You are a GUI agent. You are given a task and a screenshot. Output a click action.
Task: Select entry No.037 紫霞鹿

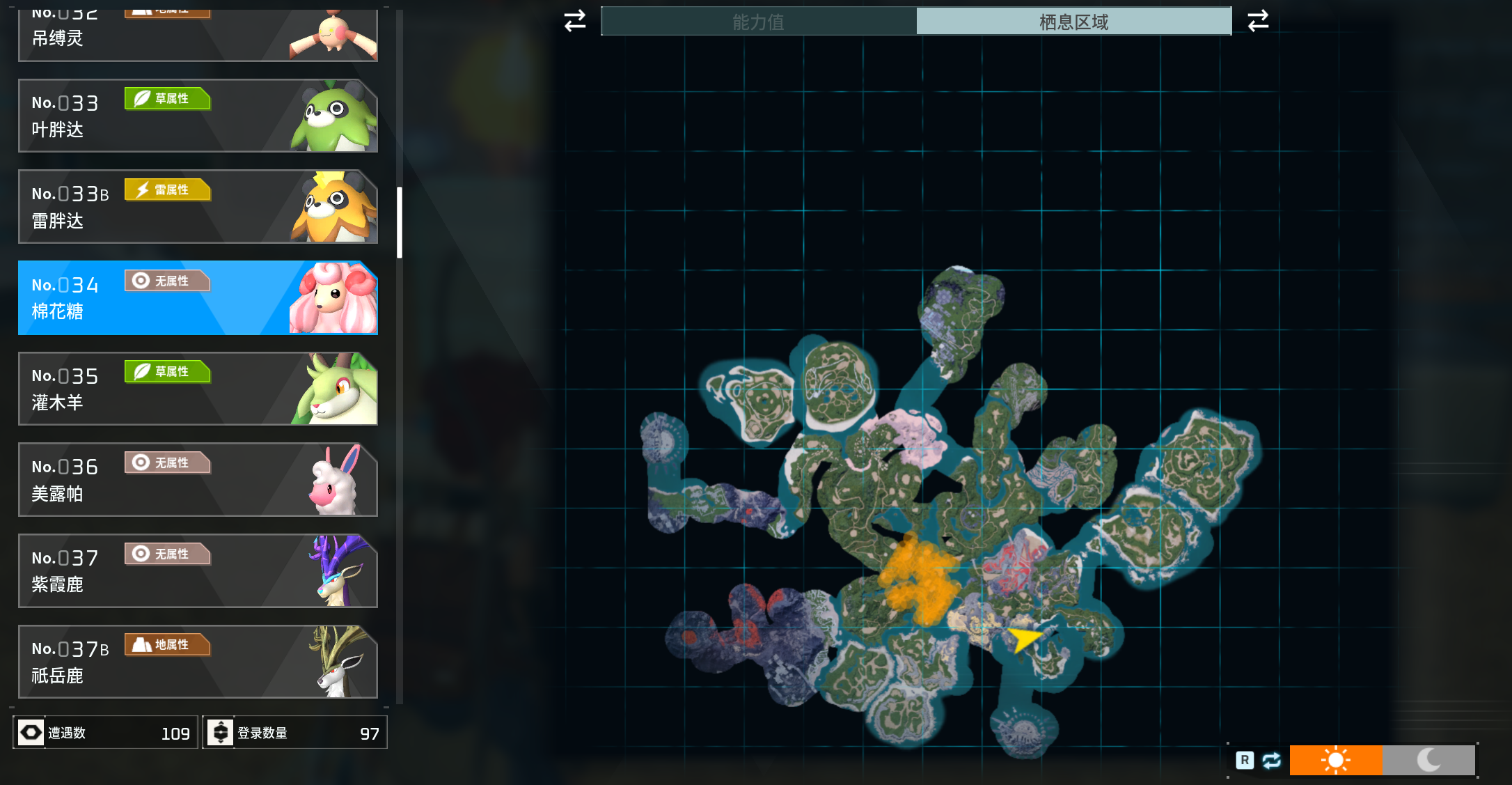click(198, 571)
